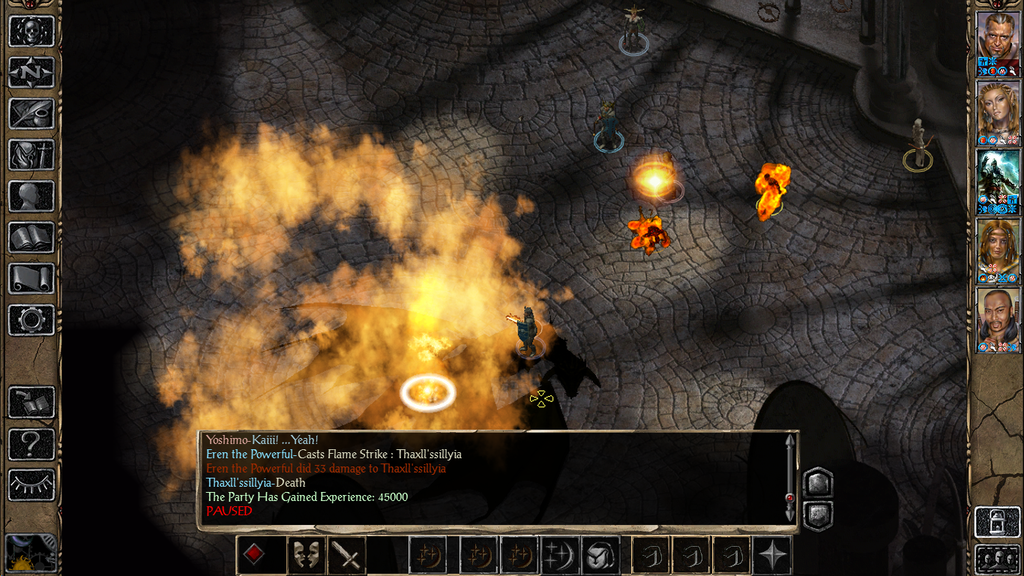Open the mage spellbook
1024x576 pixels.
[31, 237]
